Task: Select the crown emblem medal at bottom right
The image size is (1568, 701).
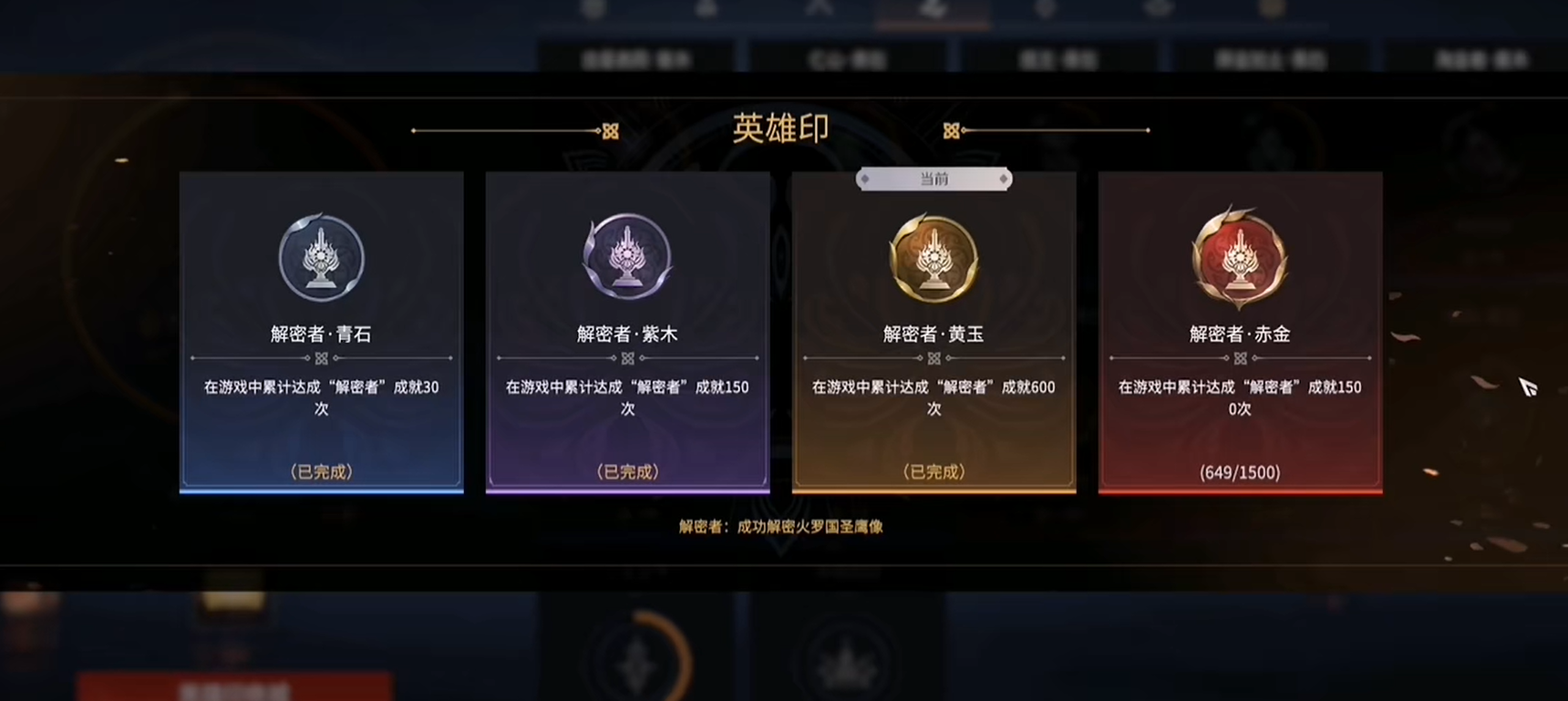Action: coord(843,661)
